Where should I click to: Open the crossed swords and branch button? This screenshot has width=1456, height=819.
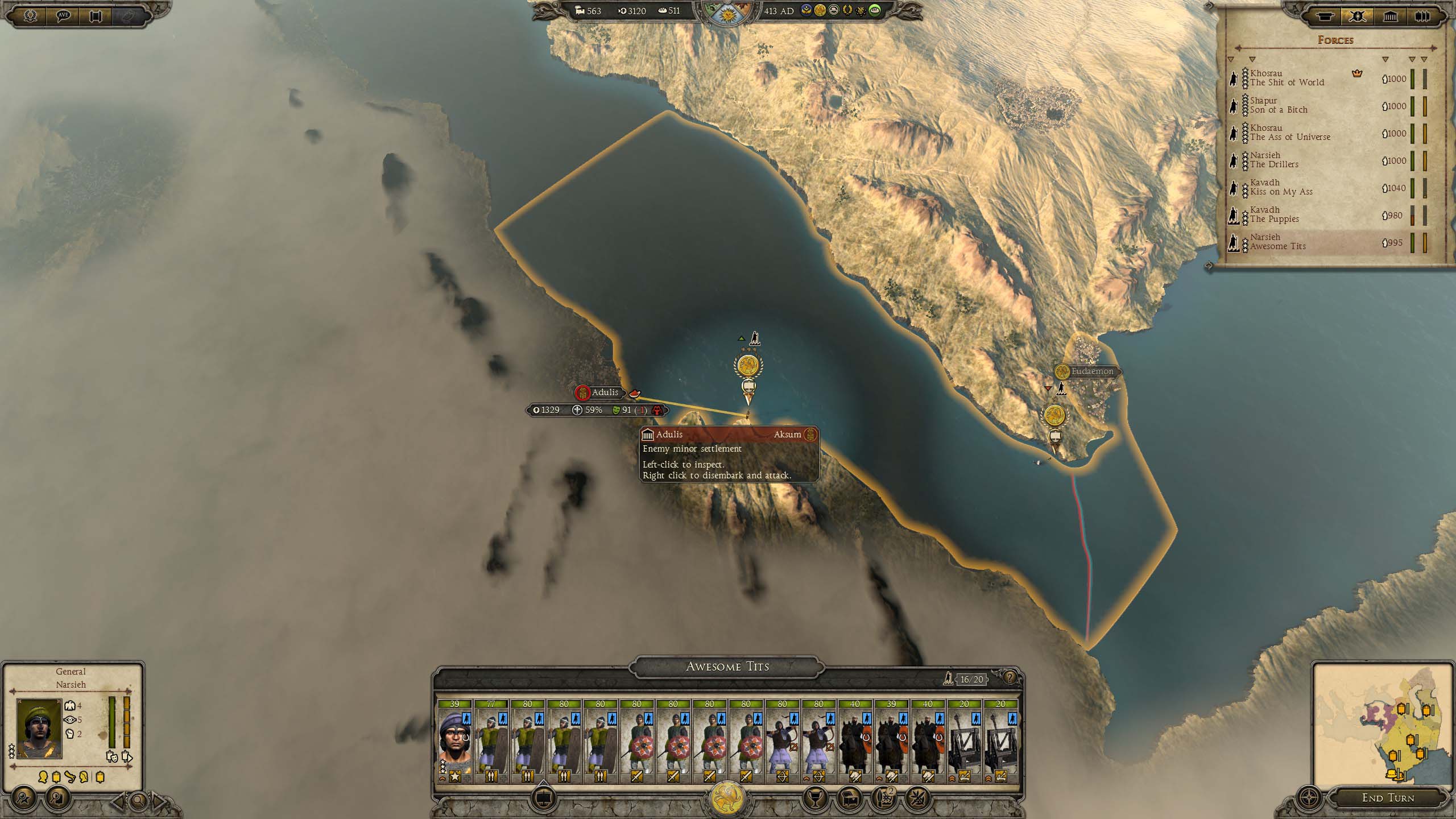pyautogui.click(x=916, y=799)
